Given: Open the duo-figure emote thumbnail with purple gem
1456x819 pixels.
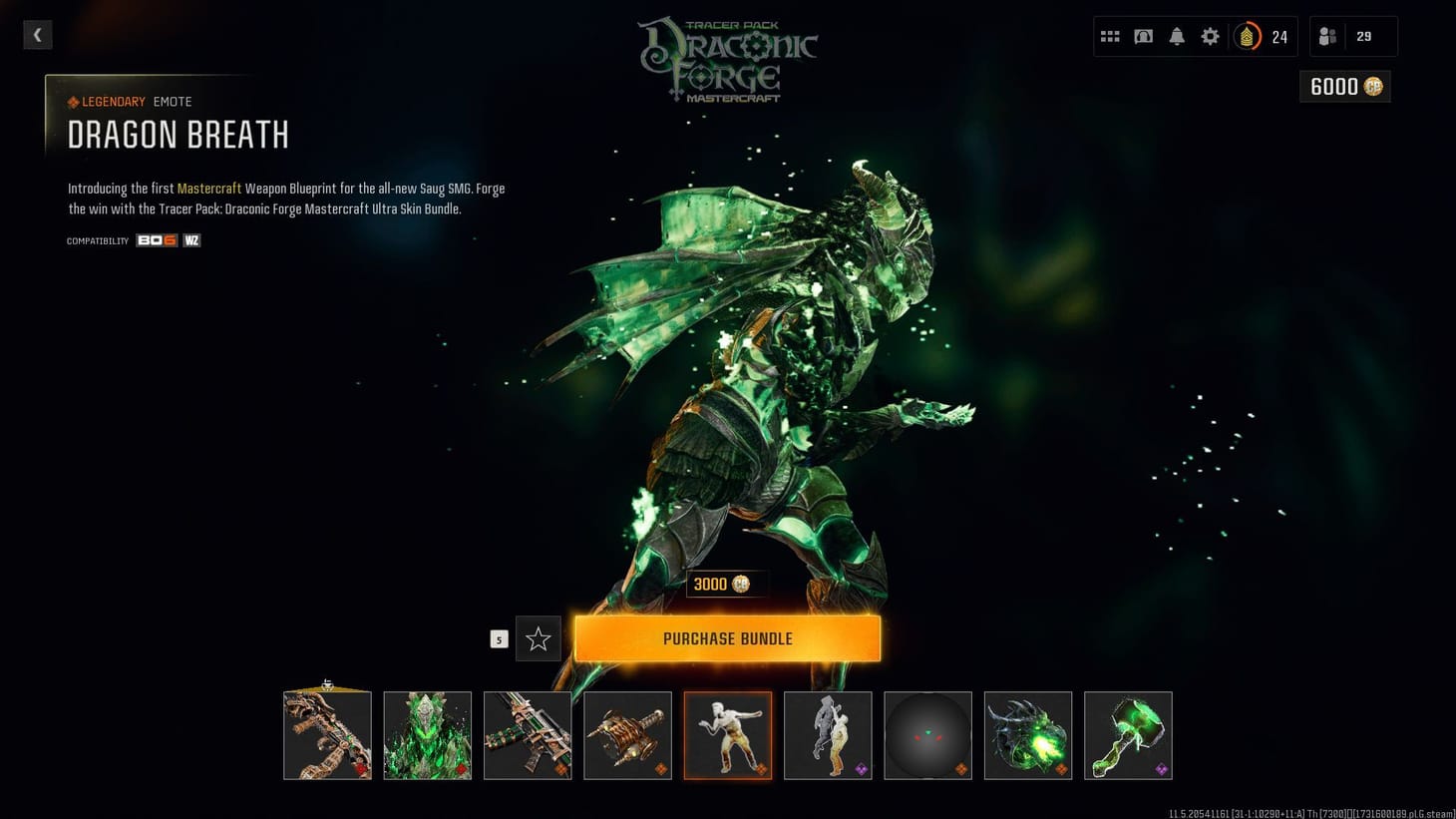Looking at the screenshot, I should 828,735.
